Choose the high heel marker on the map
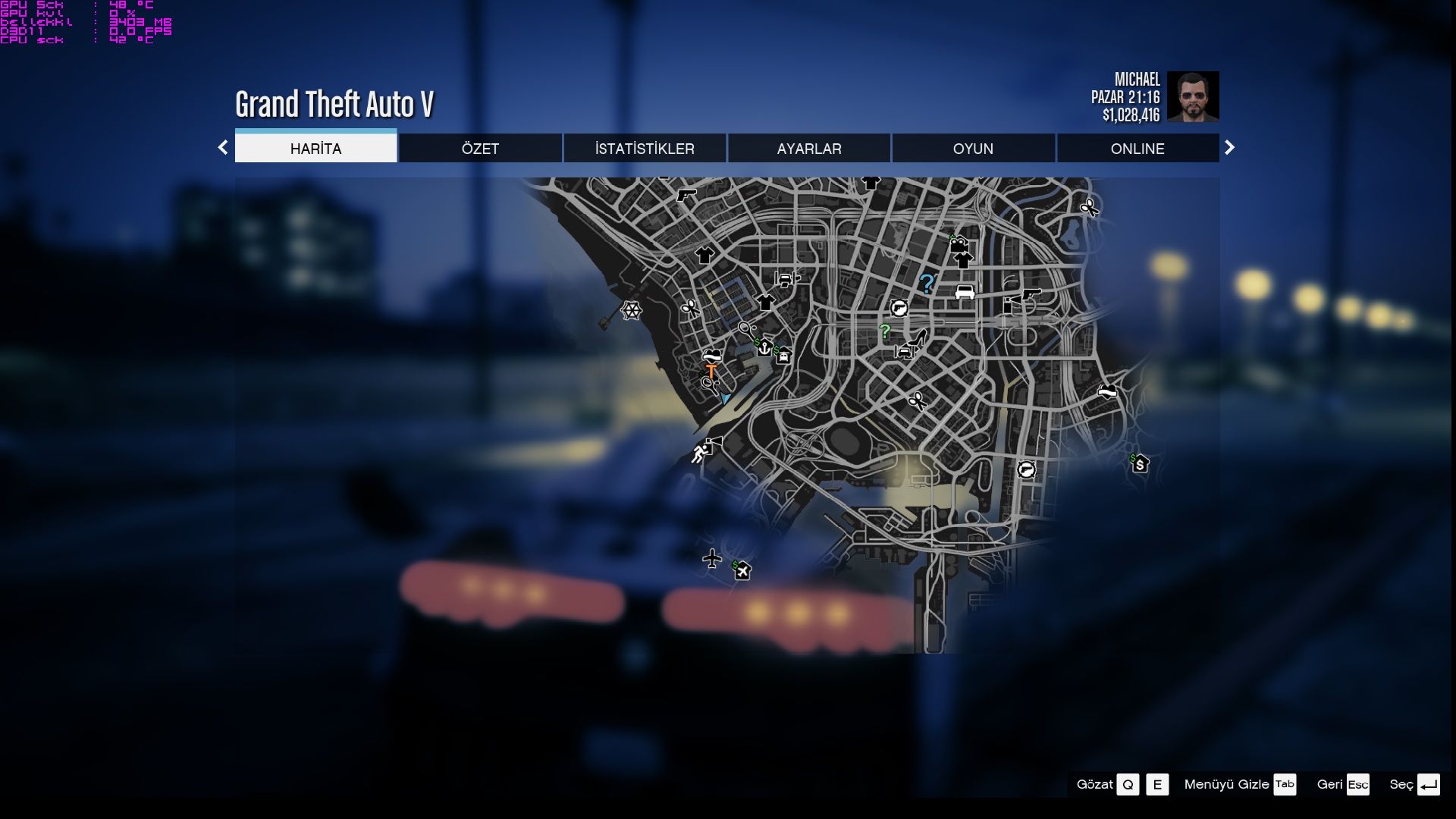Screen dimensions: 1456x819 [x=919, y=337]
